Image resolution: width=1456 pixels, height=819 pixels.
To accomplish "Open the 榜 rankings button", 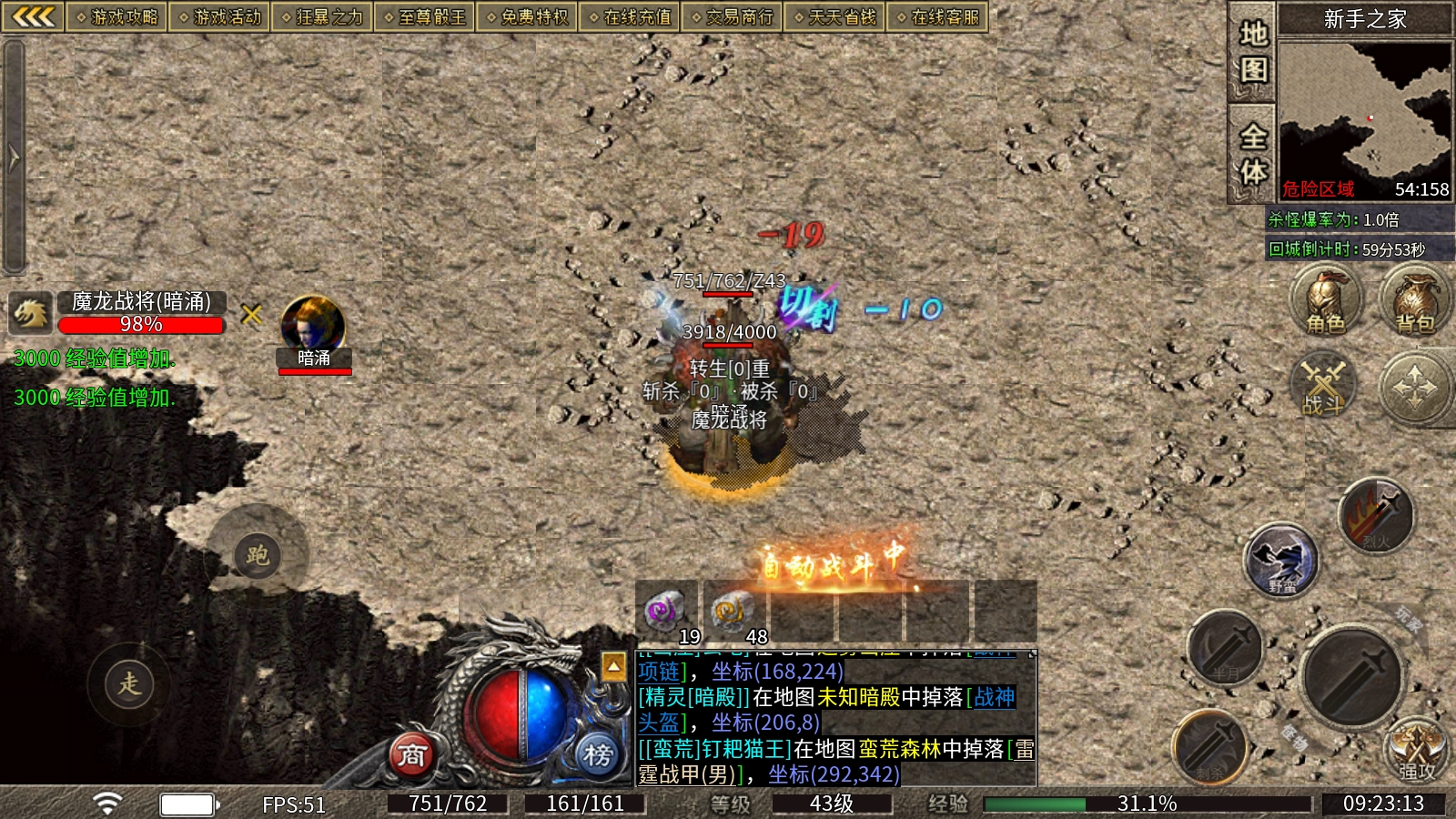I will coord(598,755).
